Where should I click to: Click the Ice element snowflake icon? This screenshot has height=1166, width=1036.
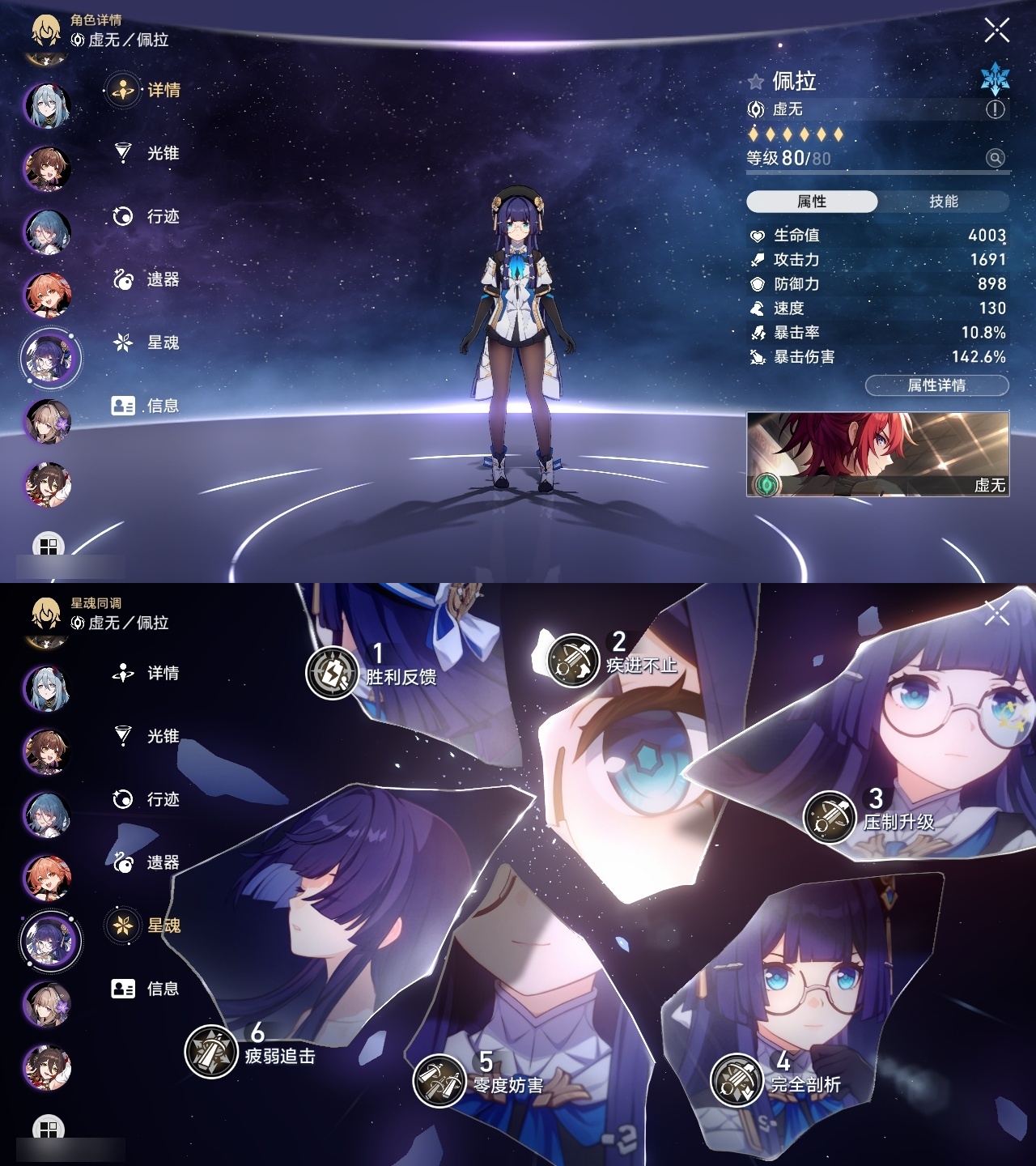point(996,79)
